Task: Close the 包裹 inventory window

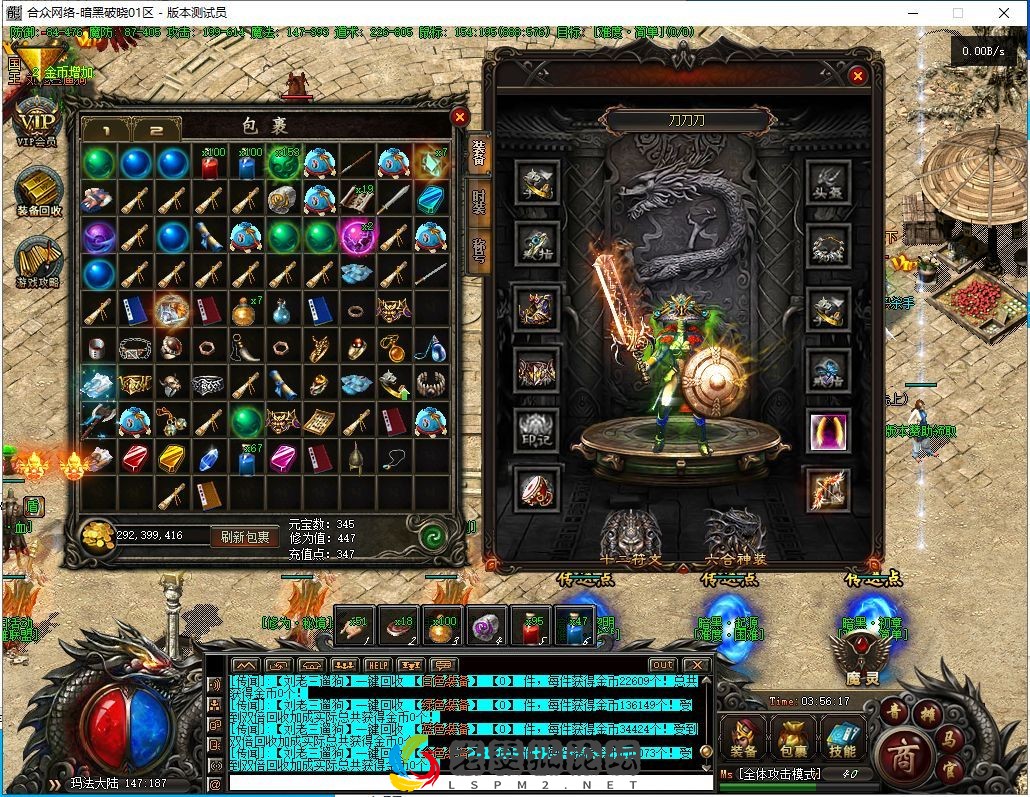Action: (460, 117)
